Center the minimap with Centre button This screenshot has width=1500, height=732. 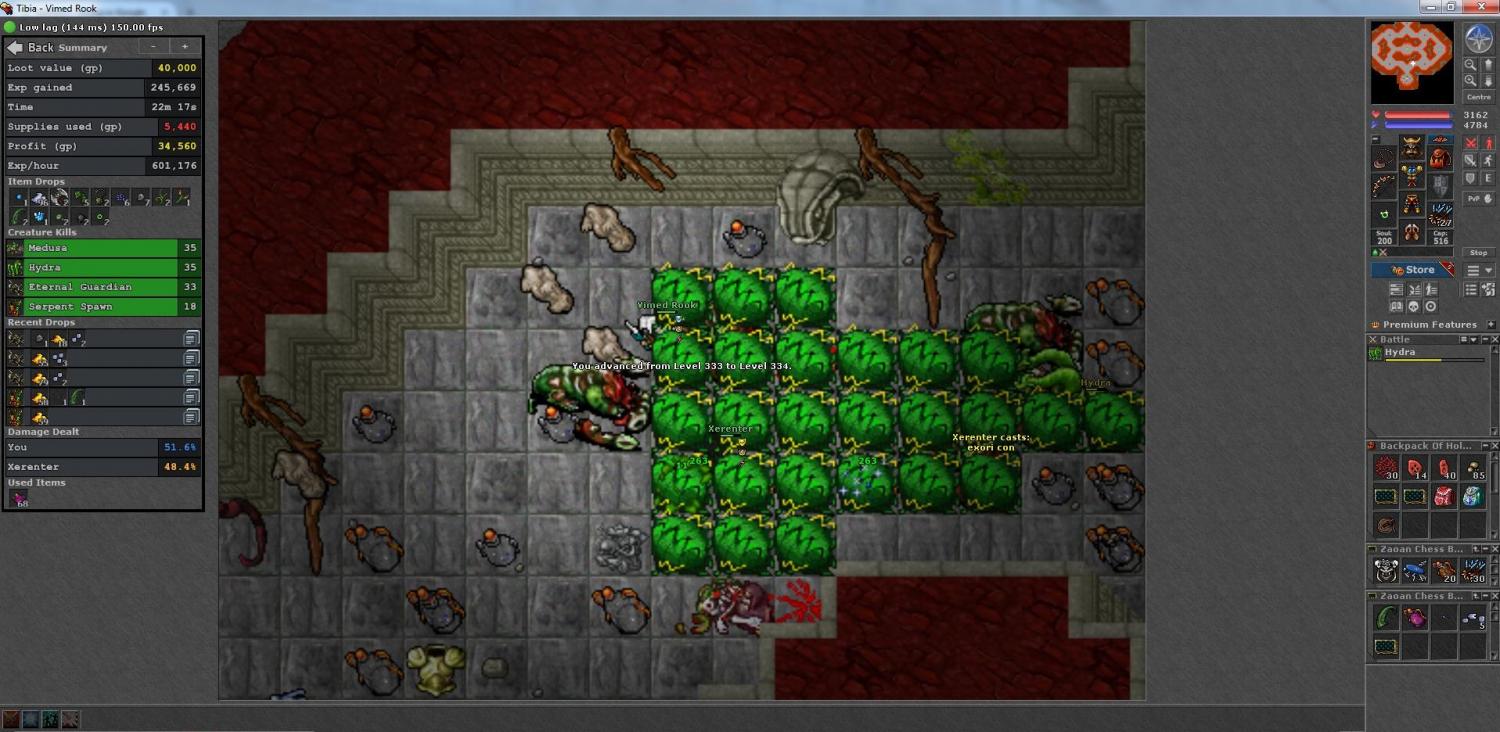pos(1478,97)
